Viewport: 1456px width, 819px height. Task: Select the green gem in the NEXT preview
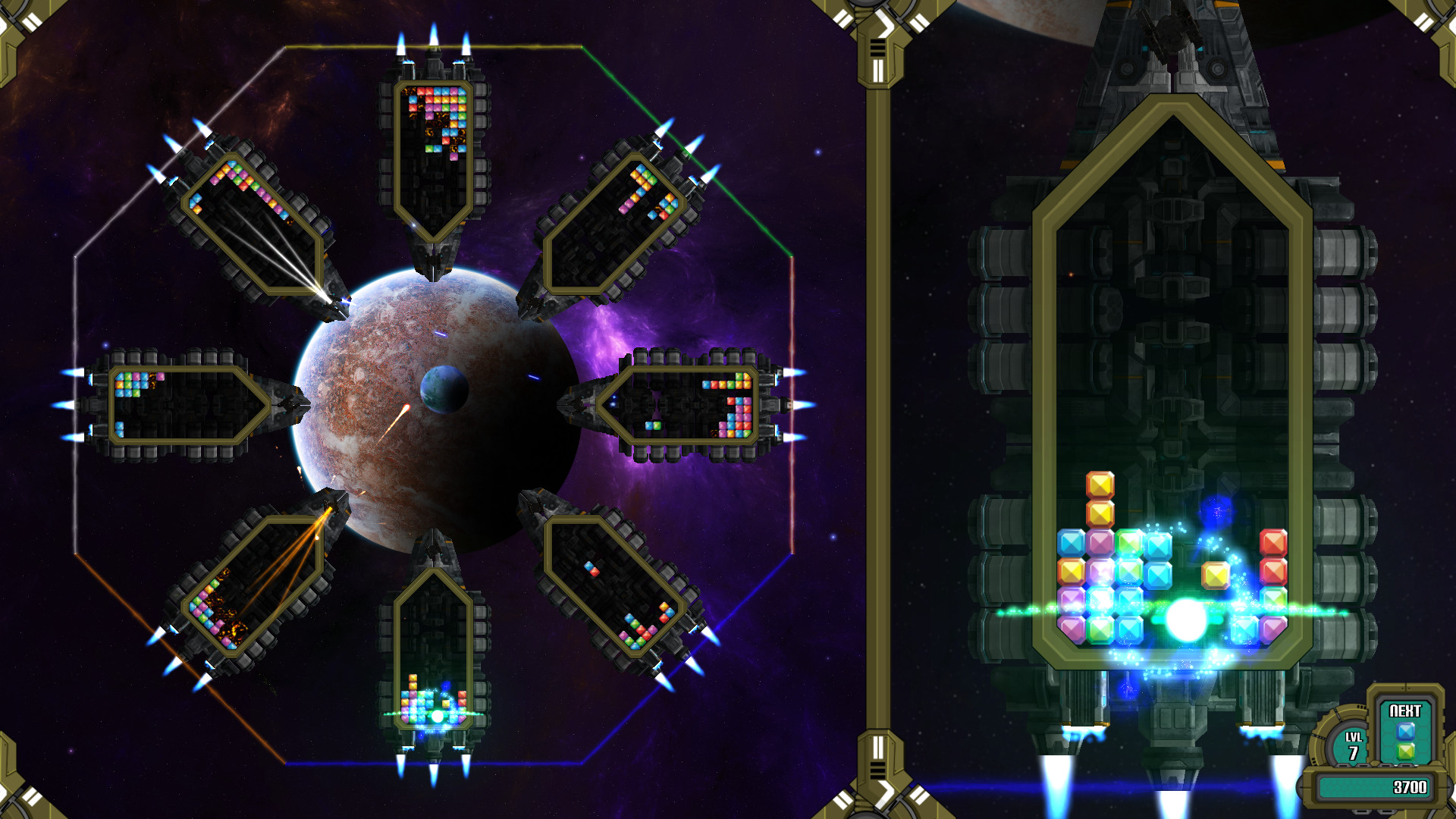pos(1405,752)
